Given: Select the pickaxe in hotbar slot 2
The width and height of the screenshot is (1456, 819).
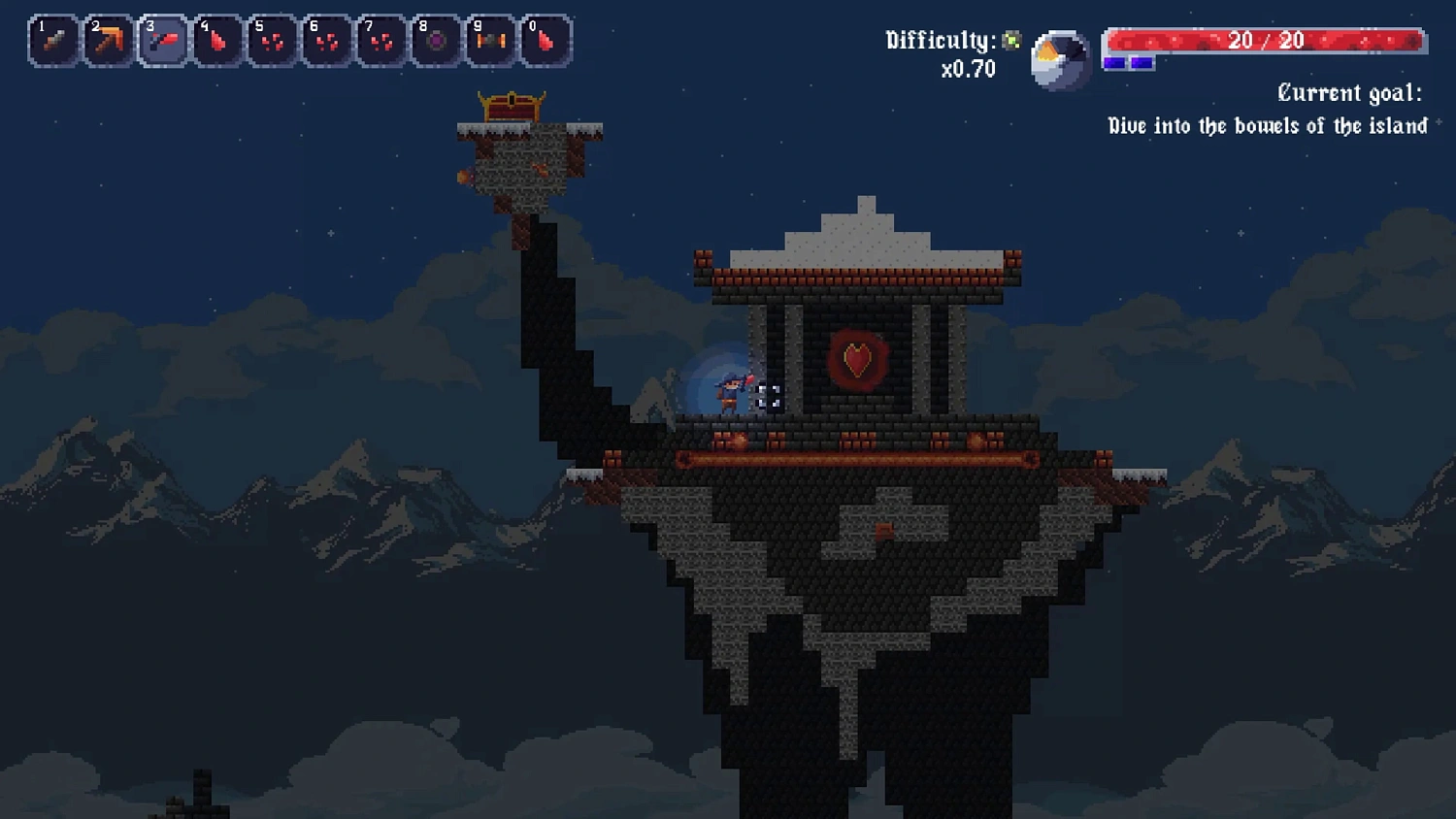Looking at the screenshot, I should point(108,40).
